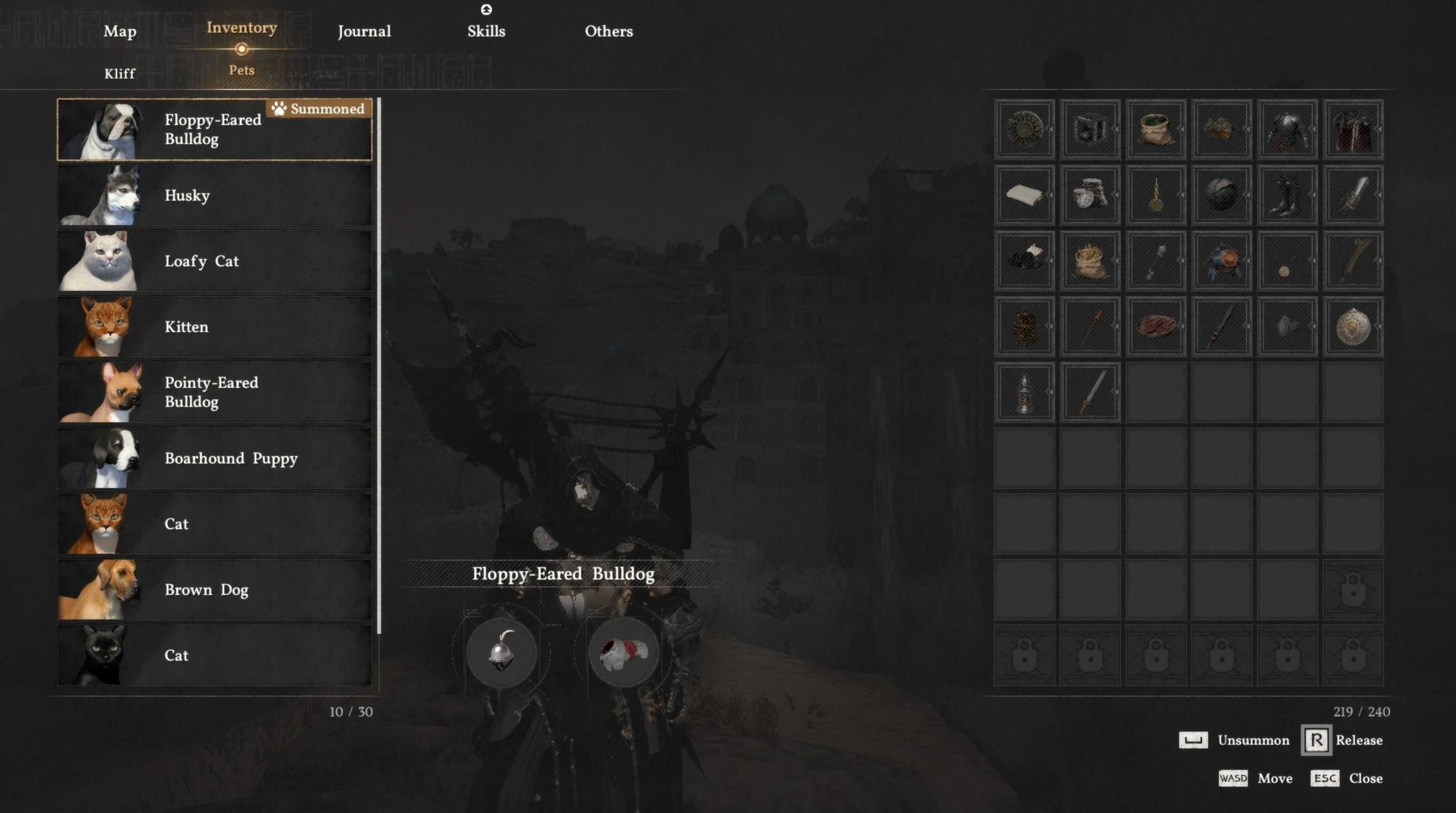Screen dimensions: 1456x813
Task: Select the Boarhound Puppy row
Action: point(215,458)
